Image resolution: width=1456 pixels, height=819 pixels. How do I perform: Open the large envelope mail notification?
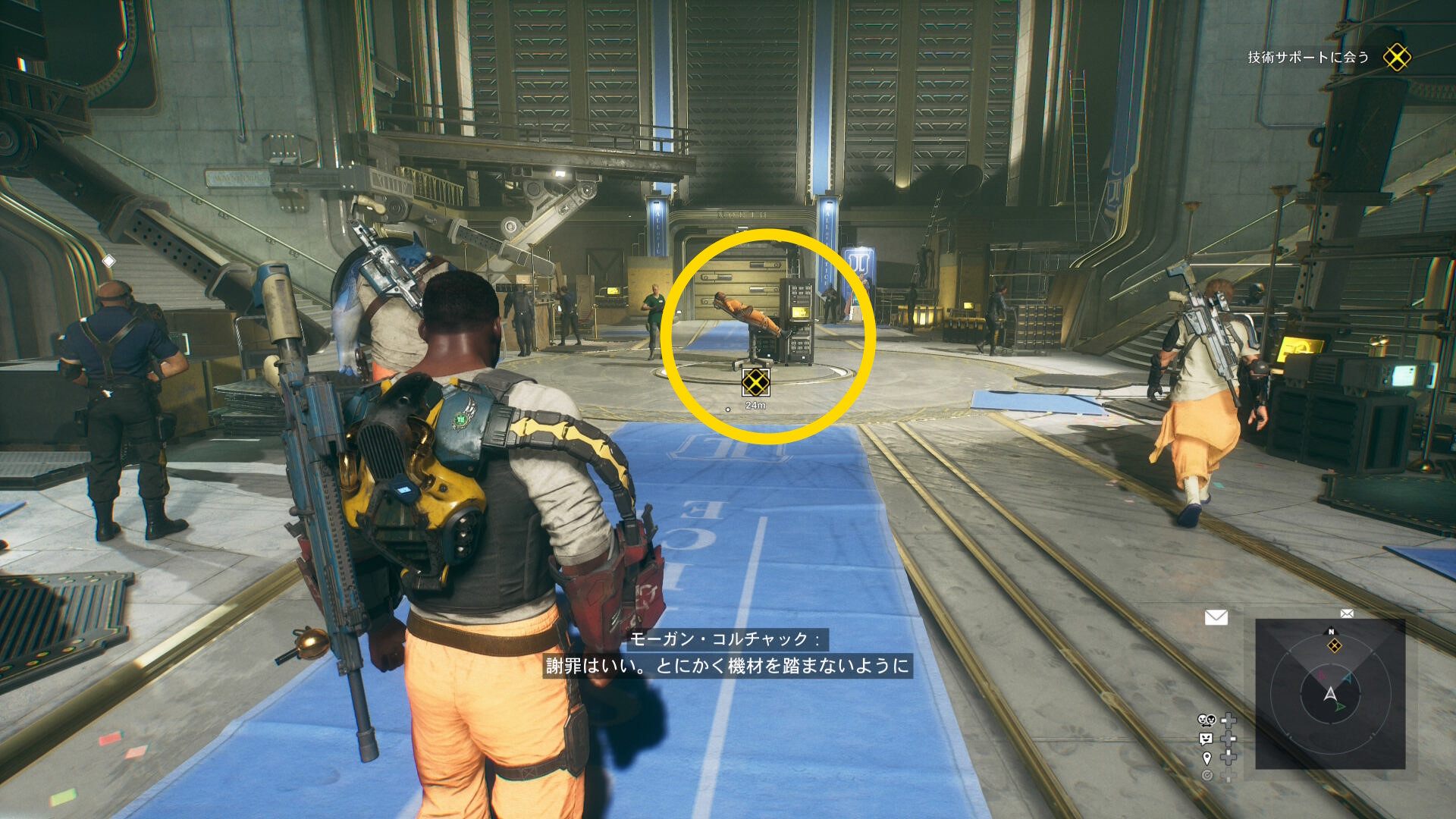tap(1216, 617)
